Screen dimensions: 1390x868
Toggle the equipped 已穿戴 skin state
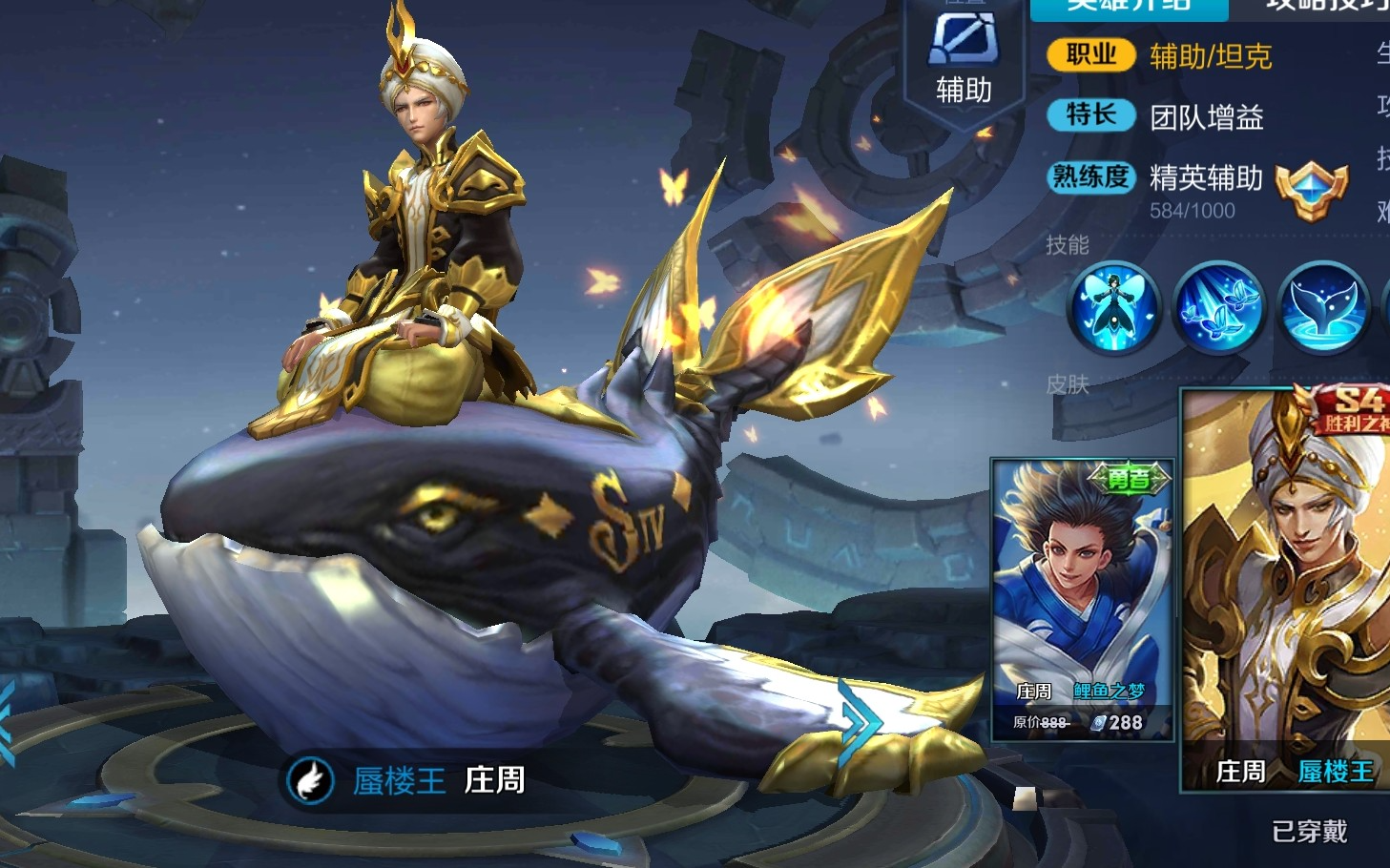tap(1310, 832)
